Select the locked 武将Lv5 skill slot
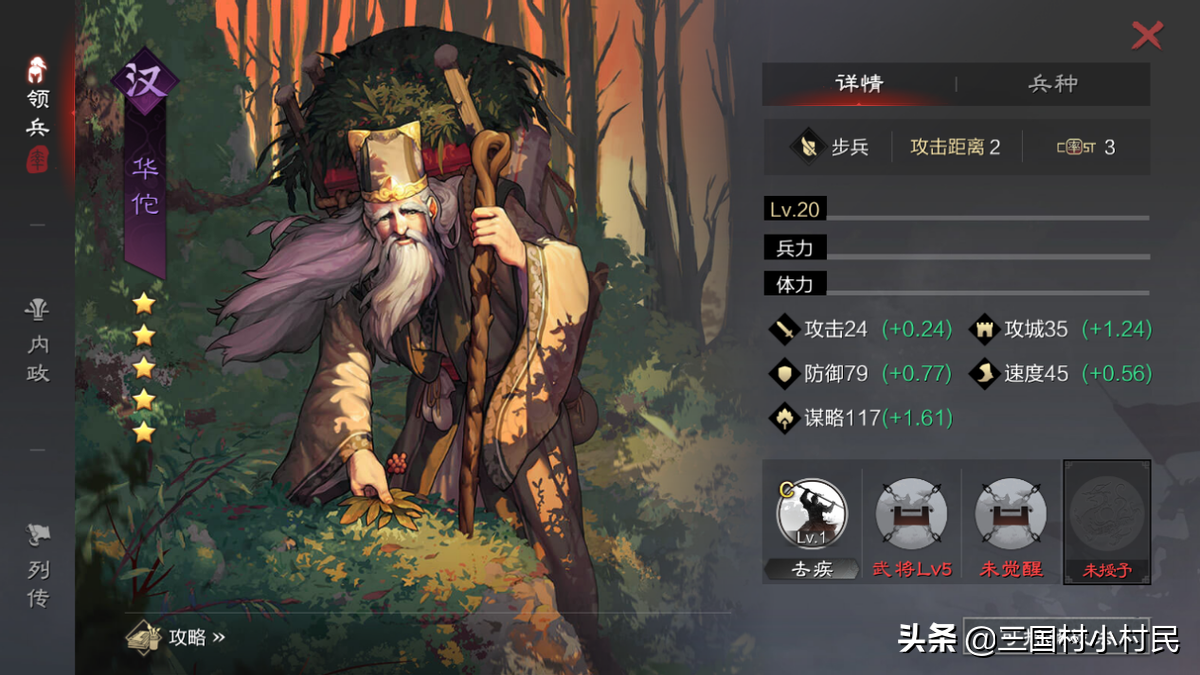This screenshot has width=1200, height=675. pyautogui.click(x=910, y=514)
